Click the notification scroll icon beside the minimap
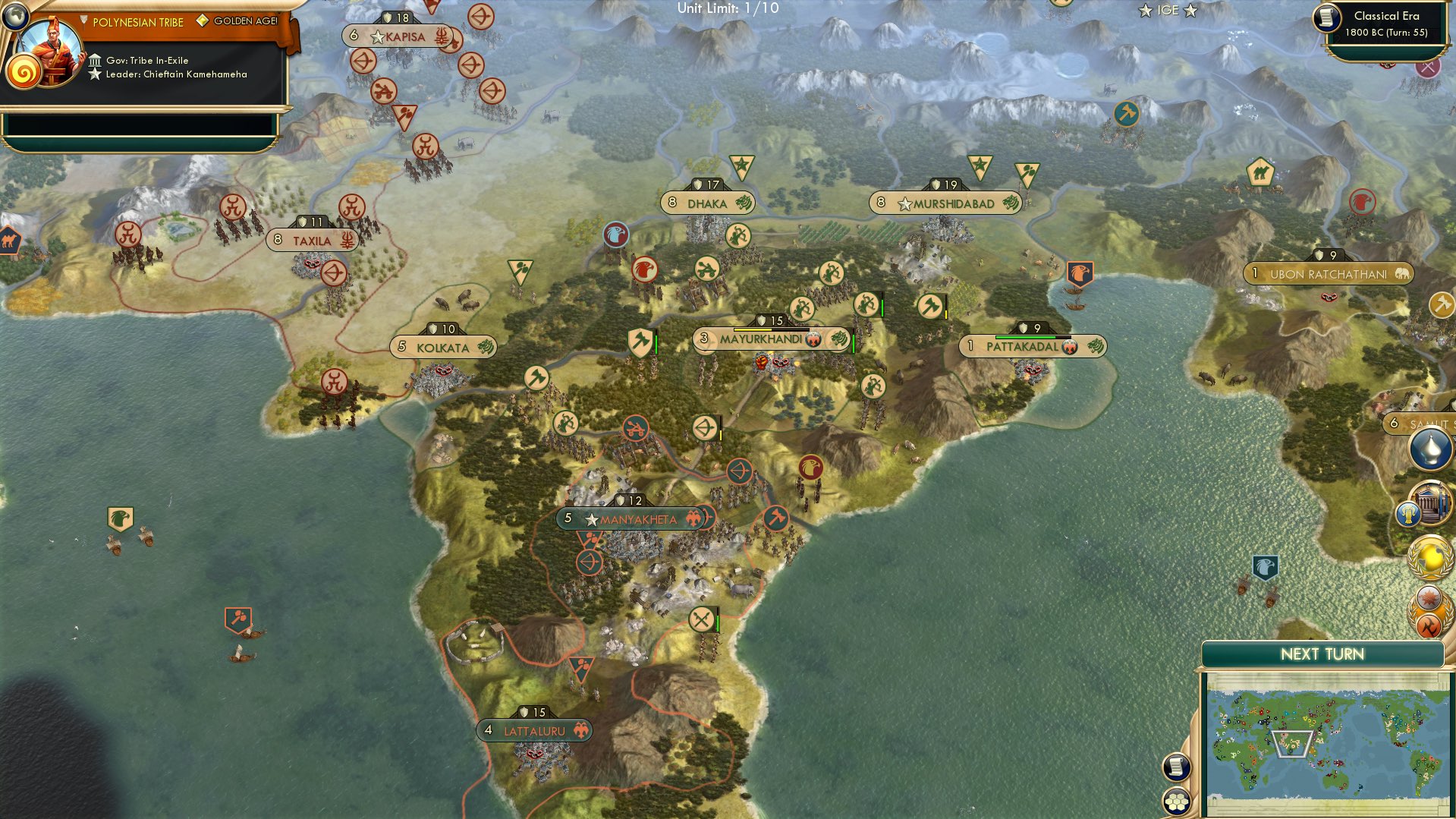The height and width of the screenshot is (819, 1456). point(1176,767)
